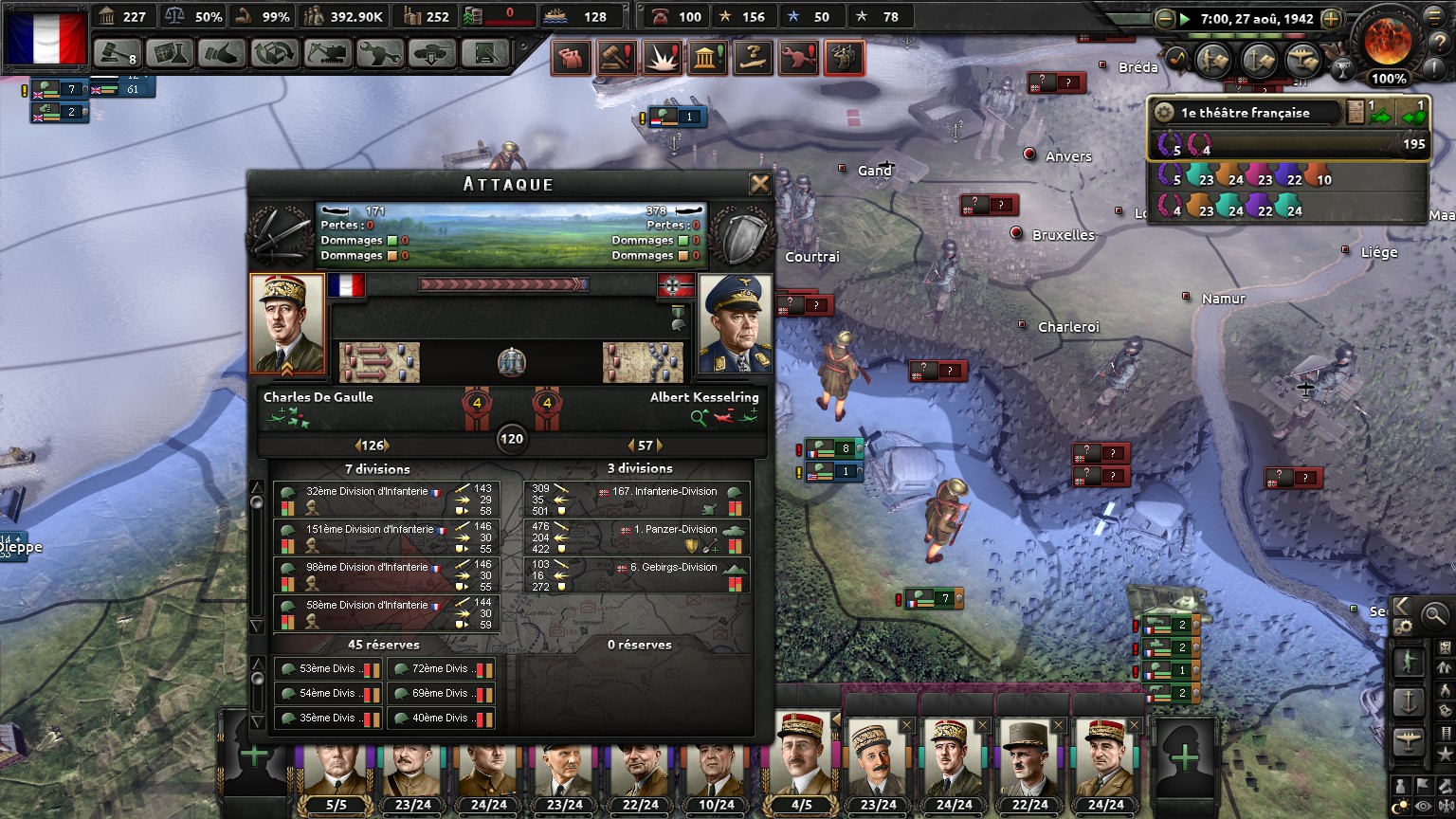Select the 1. Panzer-Division row
Image resolution: width=1456 pixels, height=819 pixels.
tap(637, 537)
